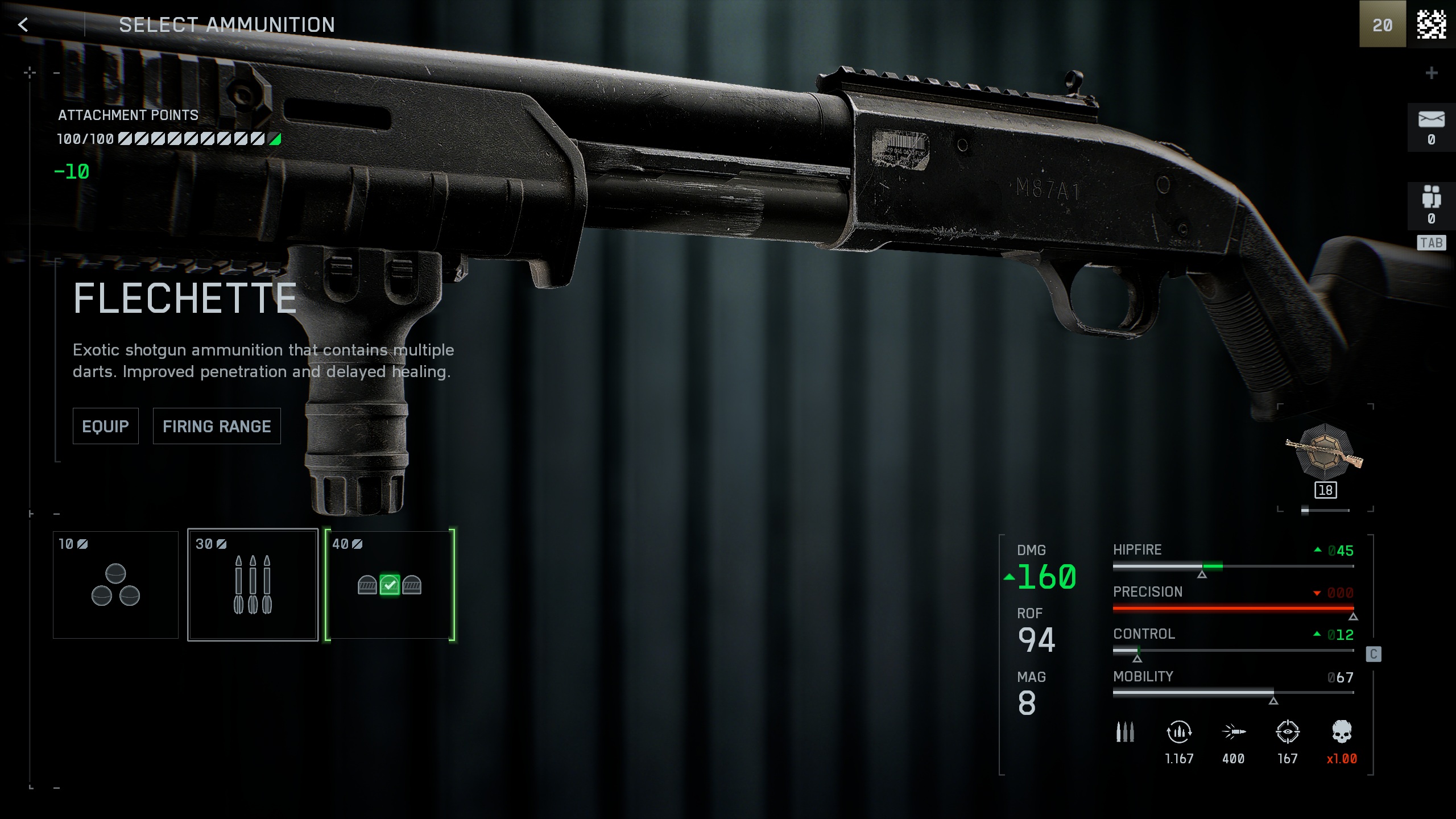This screenshot has height=819, width=1456.
Task: Open the player profile emblem
Action: coord(1431,24)
